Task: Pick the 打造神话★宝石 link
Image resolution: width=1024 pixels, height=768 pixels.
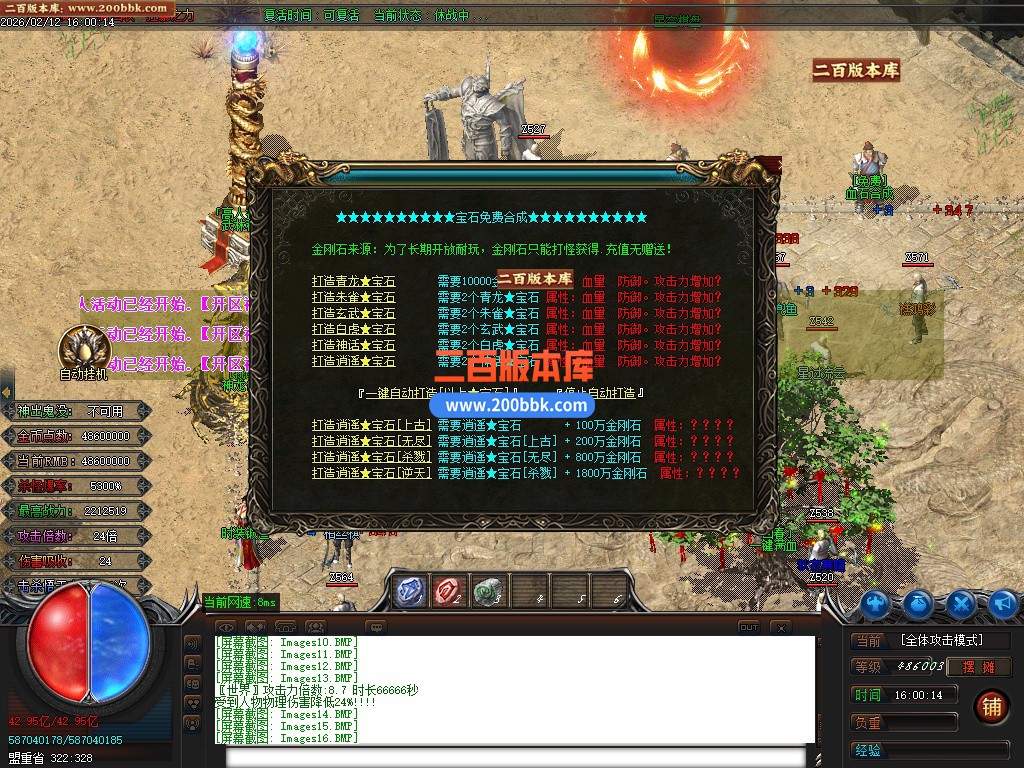Action: coord(353,346)
